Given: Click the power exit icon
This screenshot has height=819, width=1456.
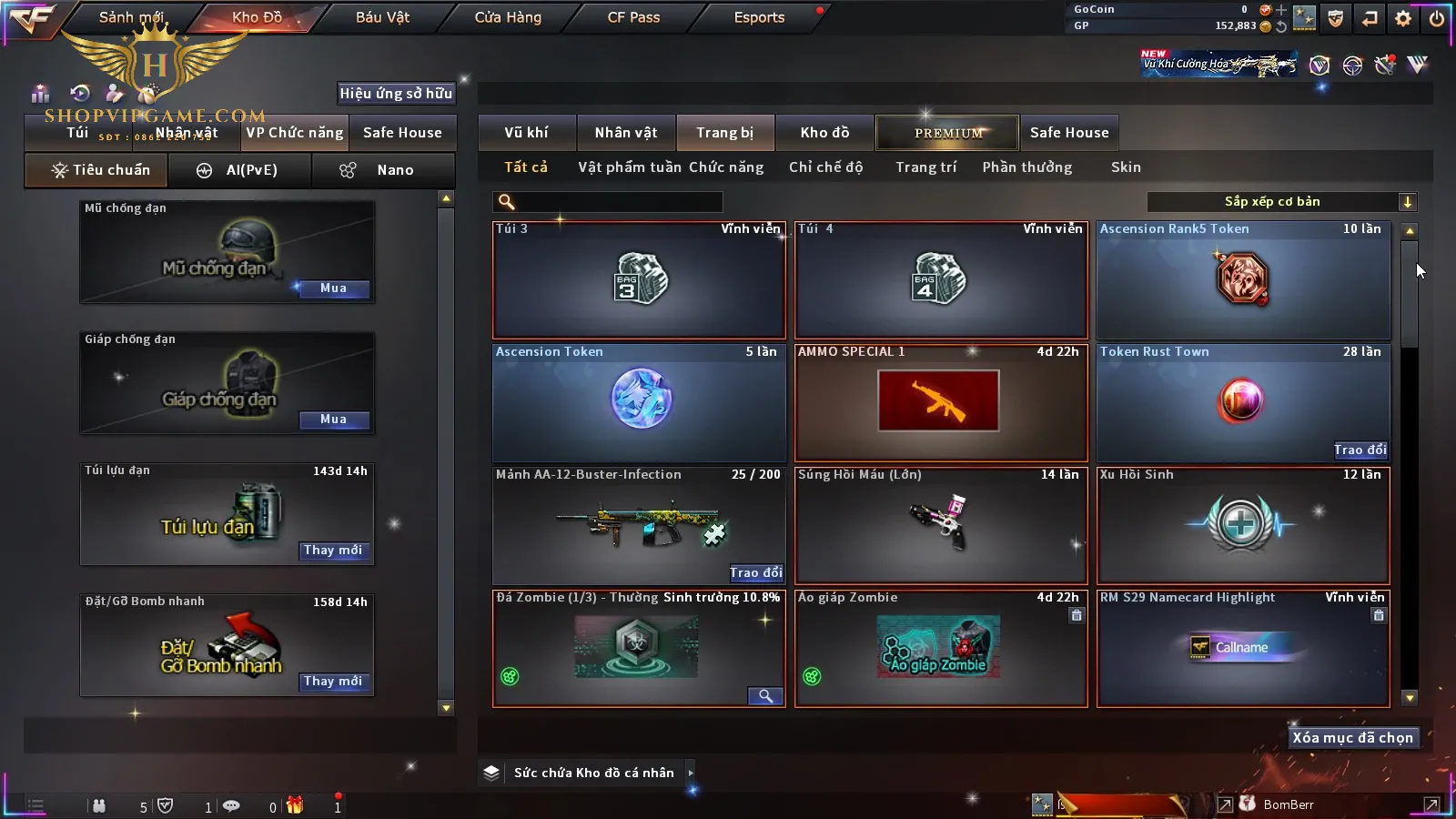Looking at the screenshot, I should pos(1437,18).
